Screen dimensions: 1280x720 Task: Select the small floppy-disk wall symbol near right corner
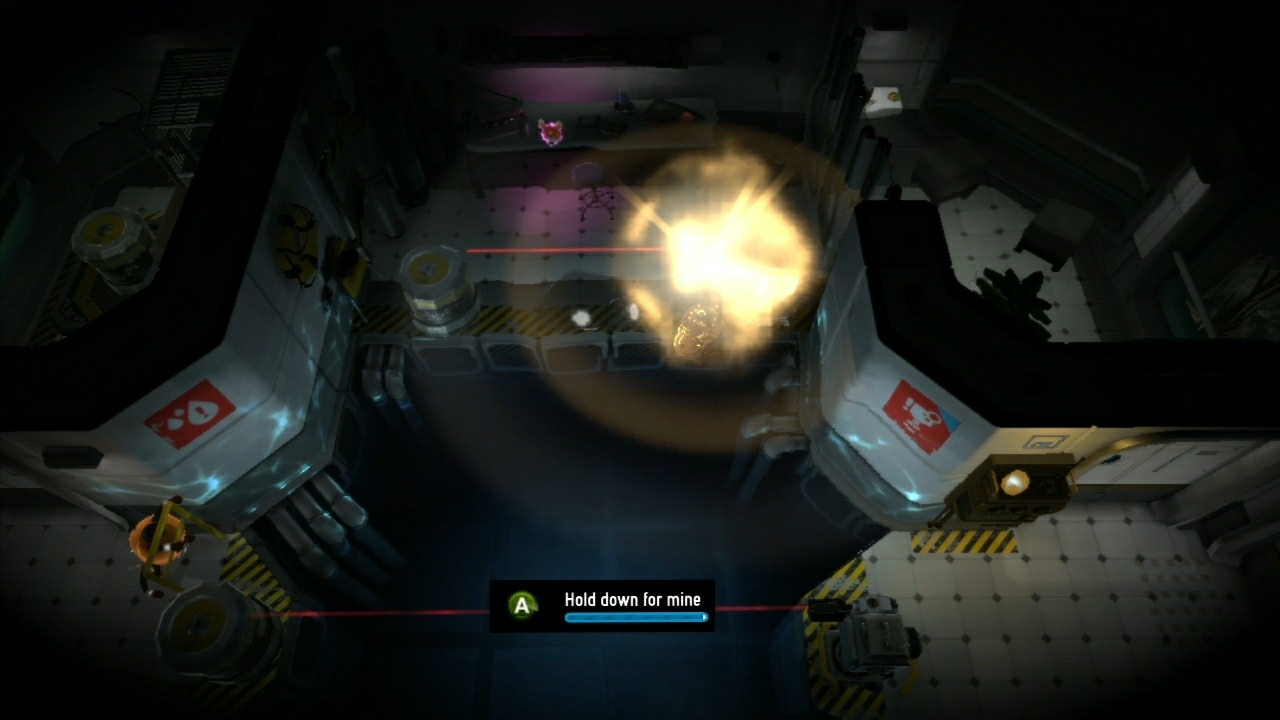(x=1044, y=441)
